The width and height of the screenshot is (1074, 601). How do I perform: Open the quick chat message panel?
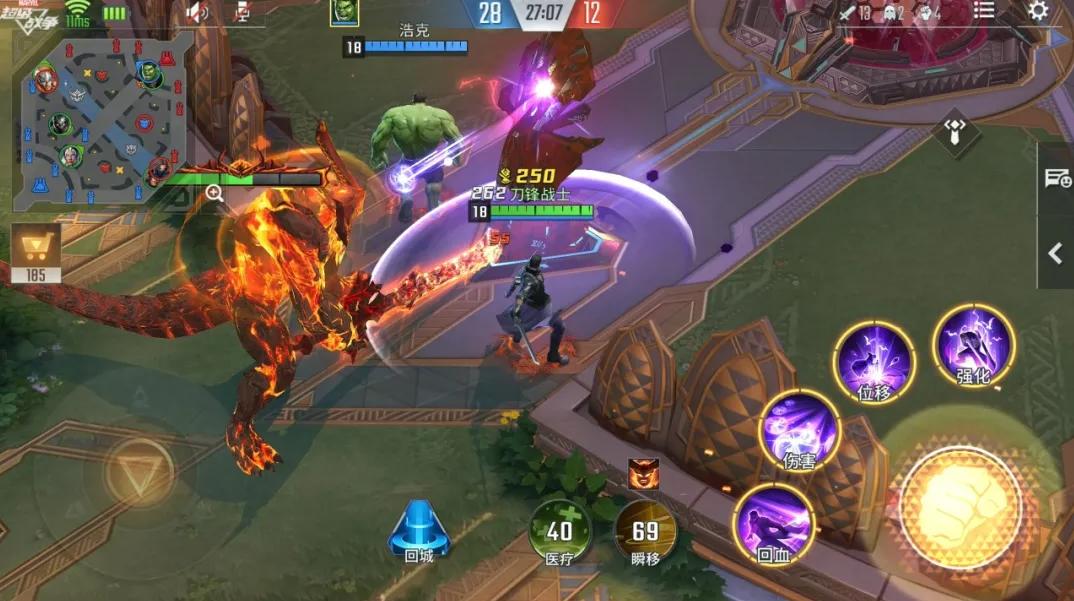click(x=1056, y=179)
